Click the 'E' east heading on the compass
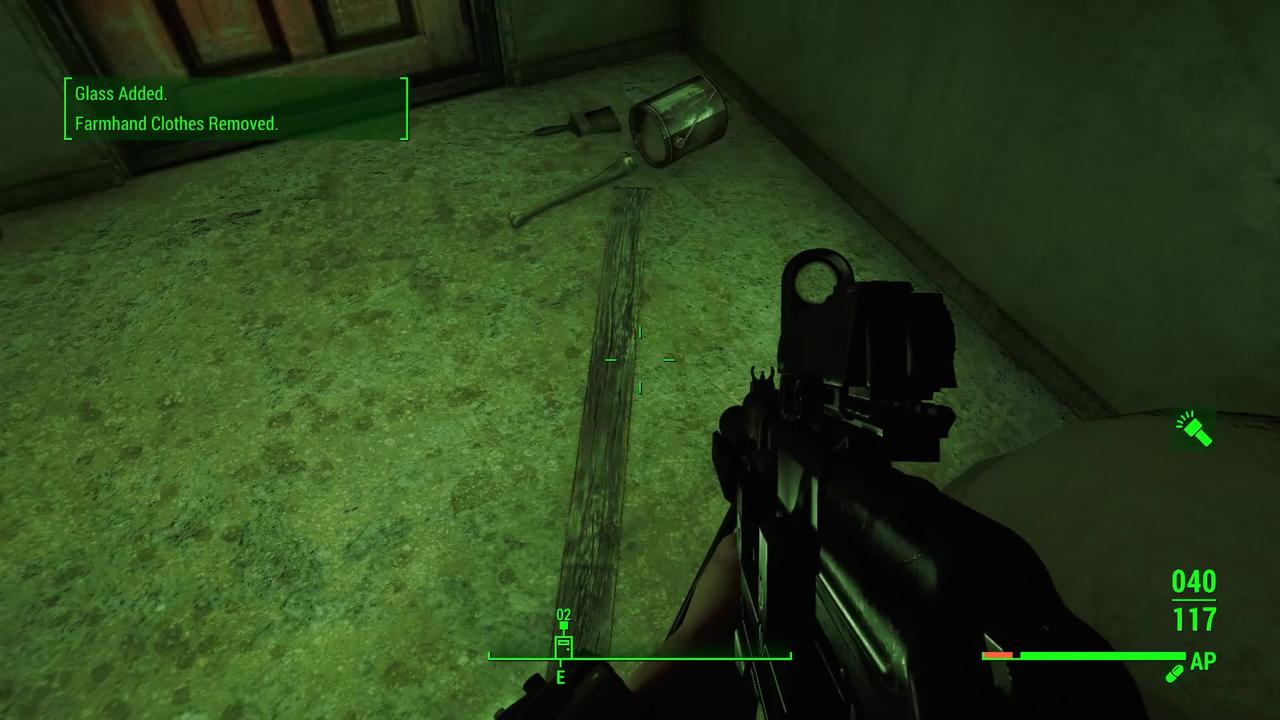1280x720 pixels. [560, 678]
